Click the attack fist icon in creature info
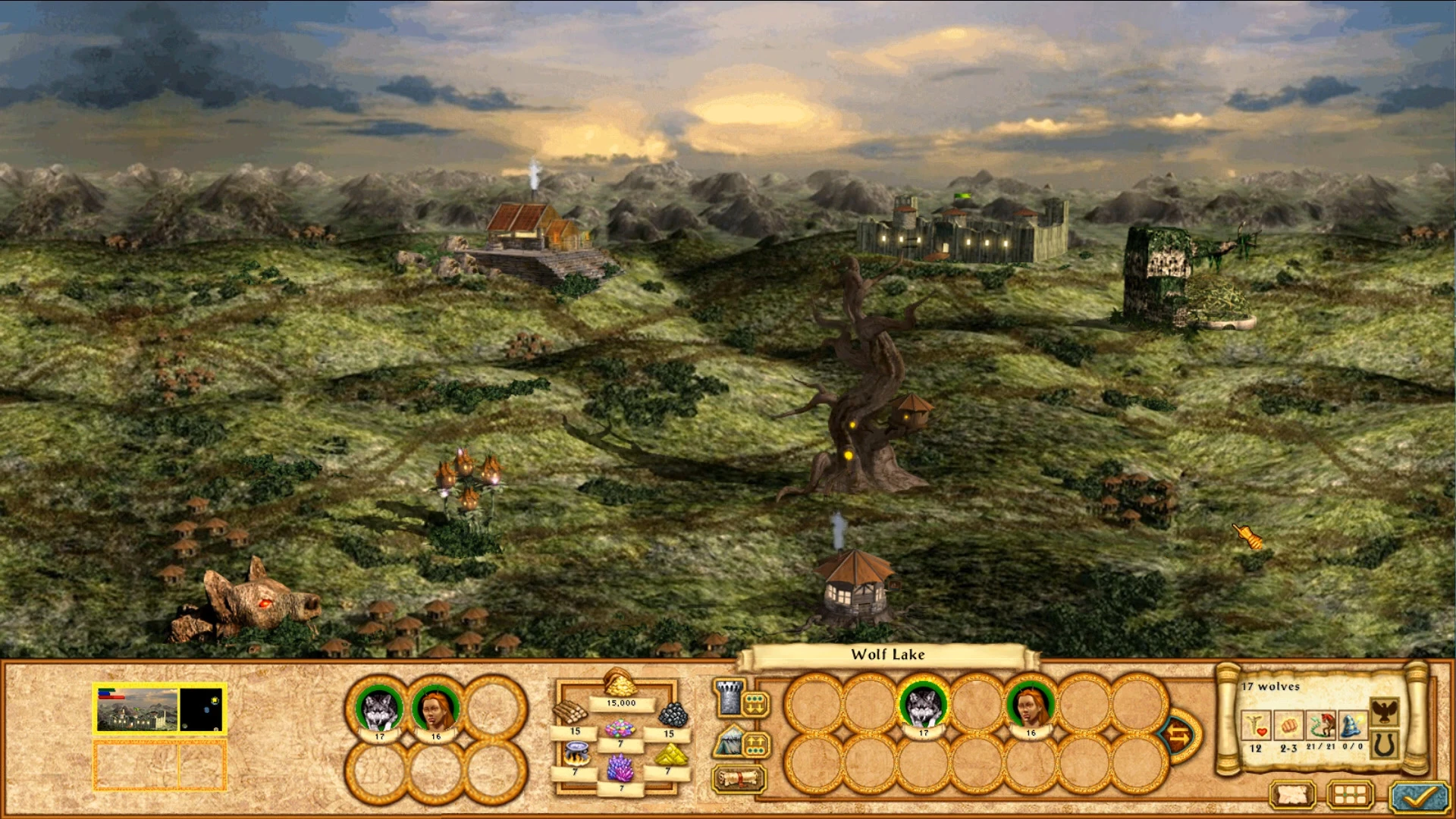The width and height of the screenshot is (1456, 819). coord(1288,726)
